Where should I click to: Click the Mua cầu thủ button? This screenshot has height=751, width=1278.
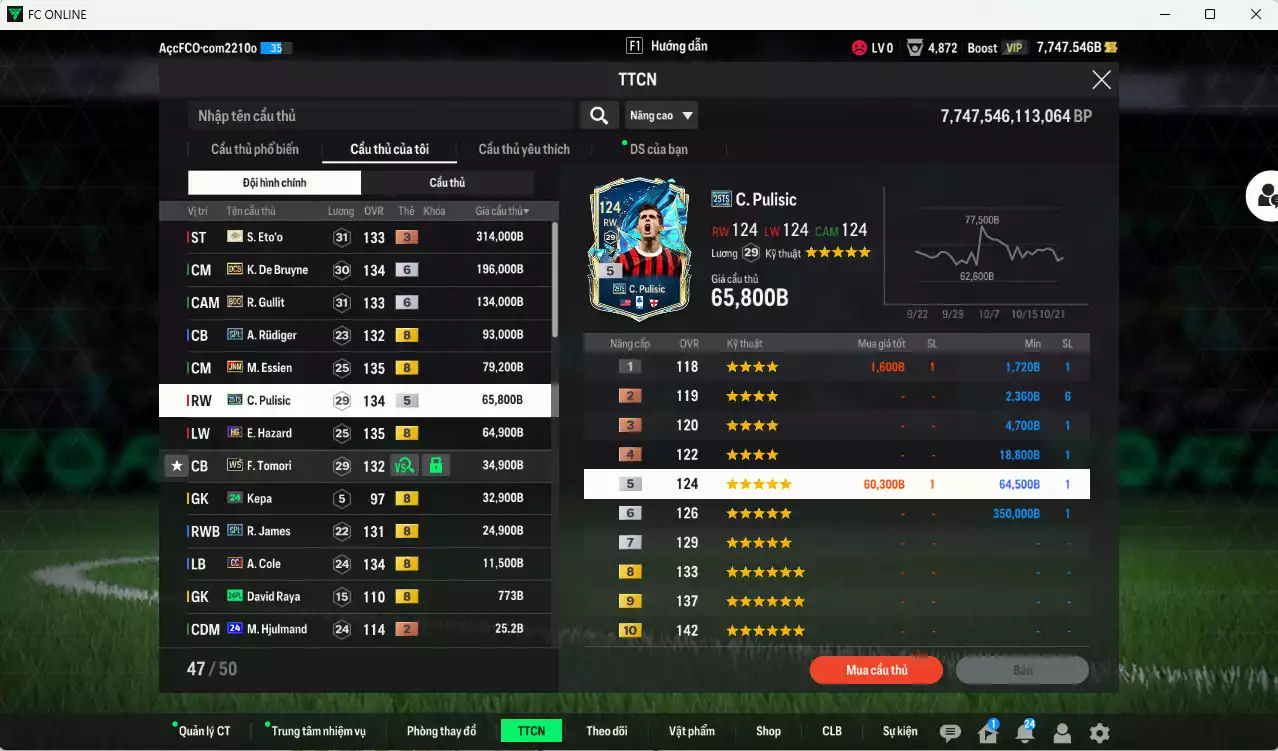tap(876, 670)
